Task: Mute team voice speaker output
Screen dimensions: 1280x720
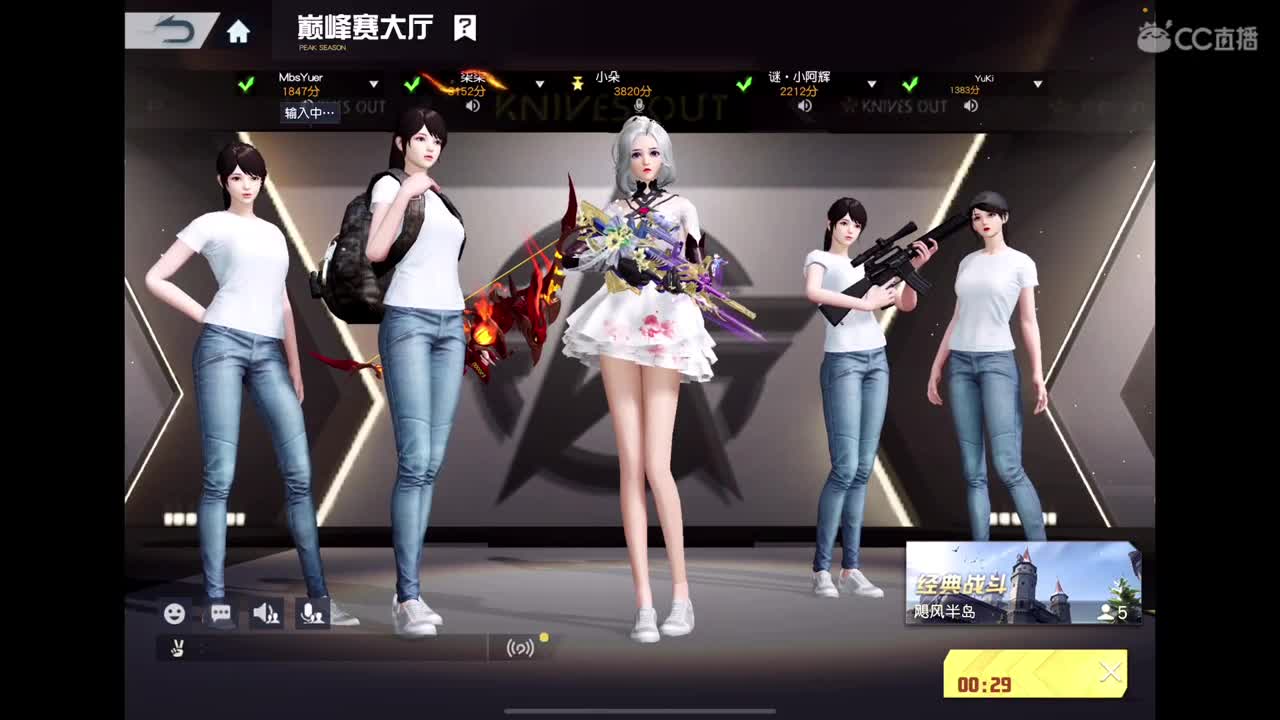Action: point(264,613)
